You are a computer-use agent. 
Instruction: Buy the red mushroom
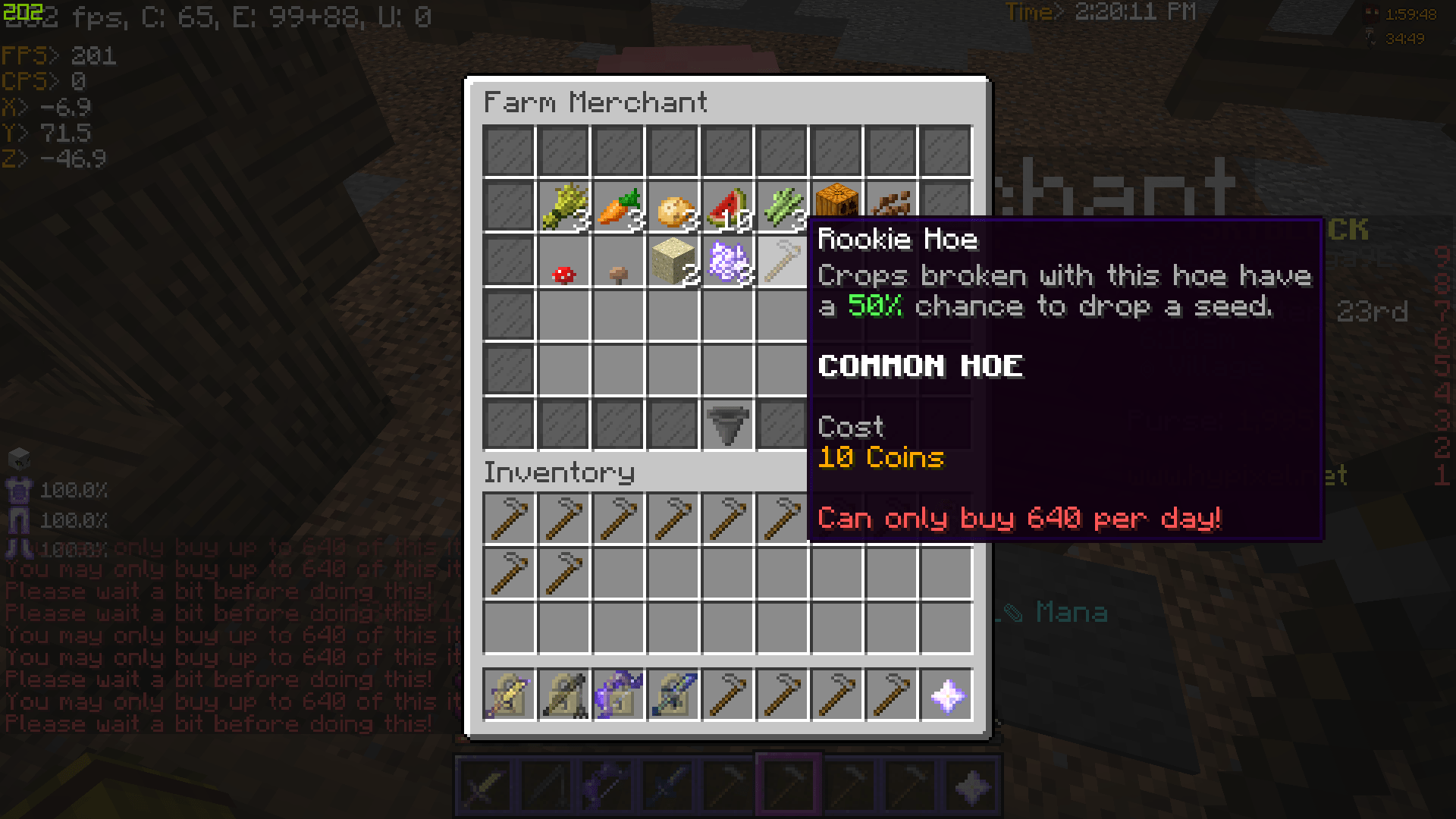coord(564,259)
